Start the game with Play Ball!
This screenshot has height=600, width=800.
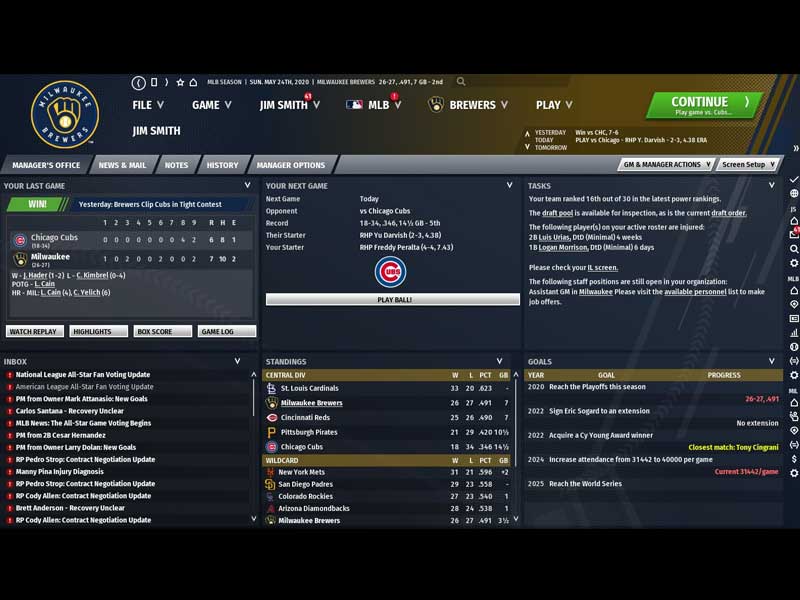tap(393, 299)
